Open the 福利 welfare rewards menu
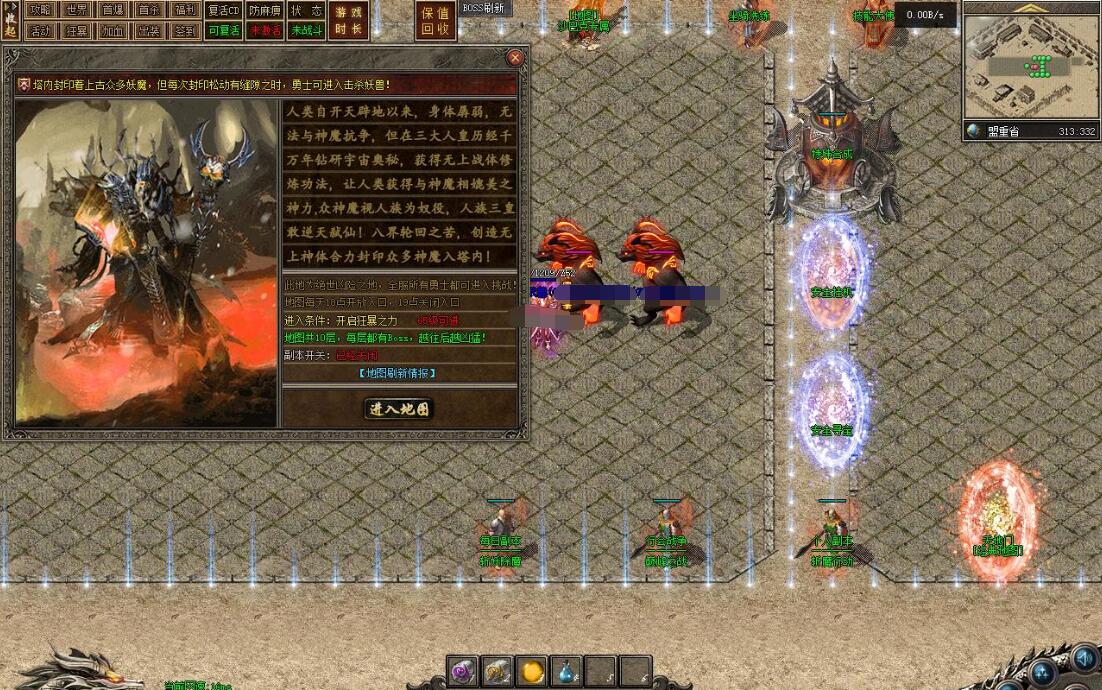The image size is (1102, 690). pyautogui.click(x=185, y=10)
